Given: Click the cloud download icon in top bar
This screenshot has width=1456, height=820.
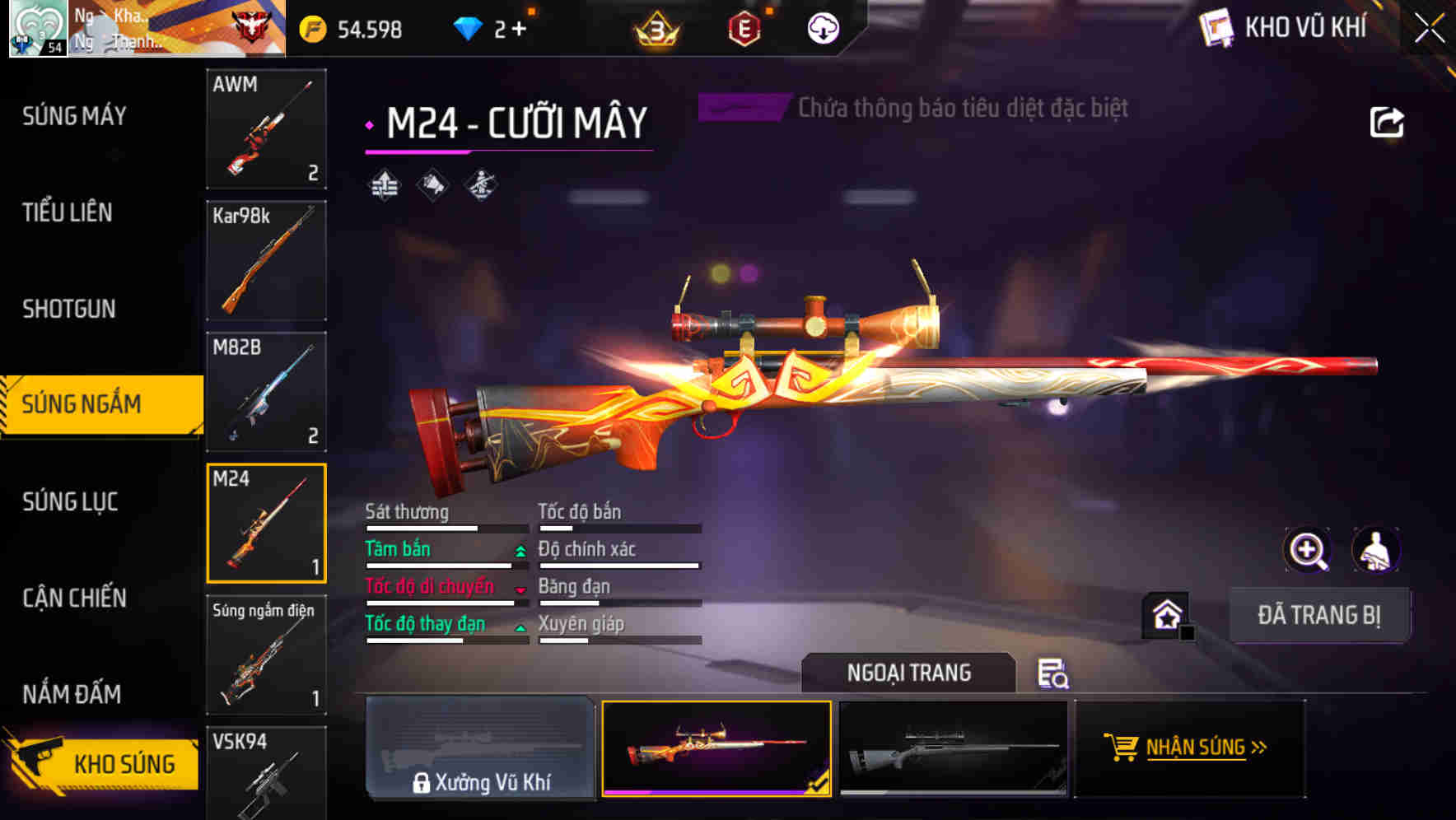Looking at the screenshot, I should 822,27.
